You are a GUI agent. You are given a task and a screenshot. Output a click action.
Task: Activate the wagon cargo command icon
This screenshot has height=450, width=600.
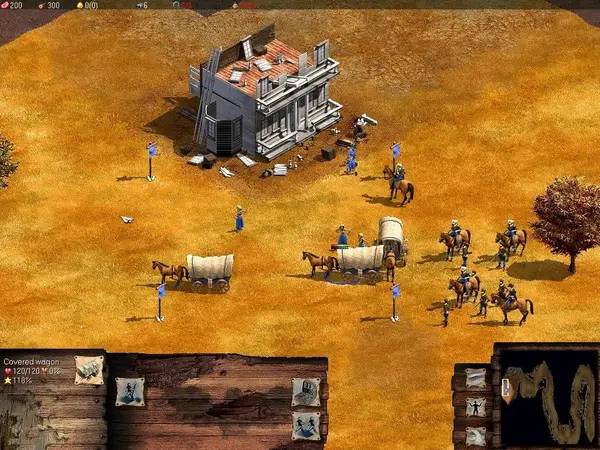pos(305,391)
